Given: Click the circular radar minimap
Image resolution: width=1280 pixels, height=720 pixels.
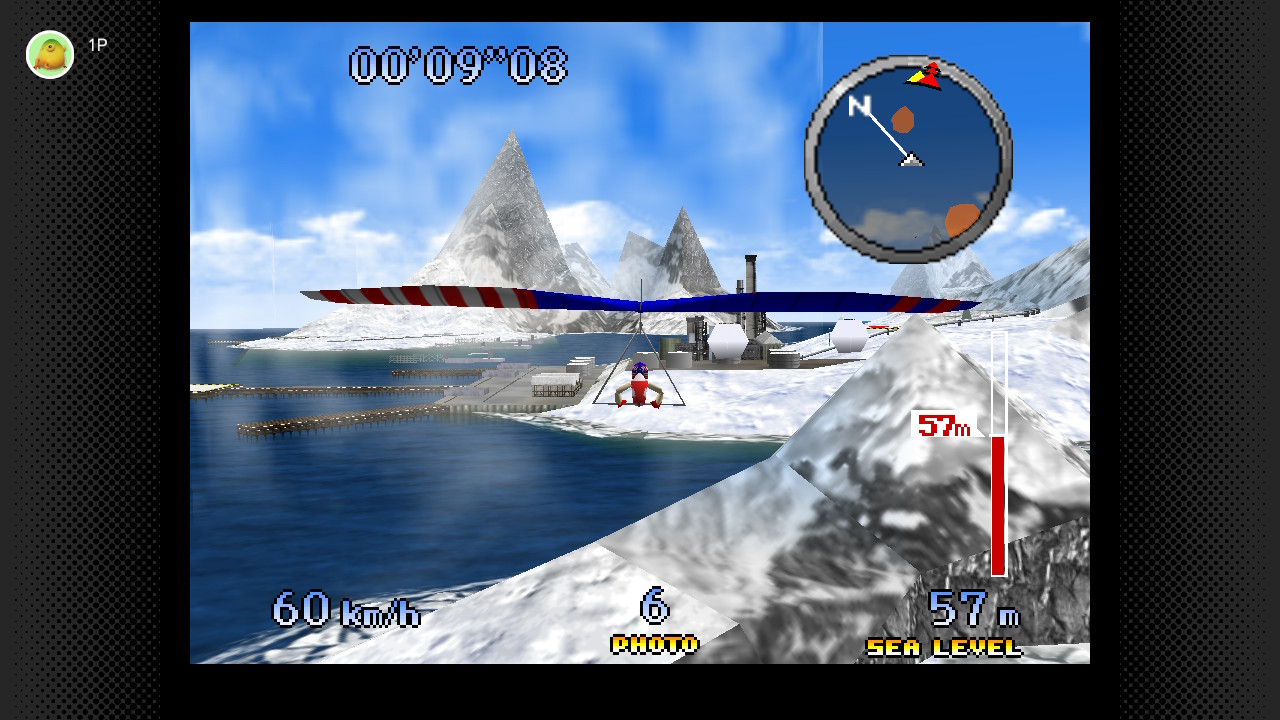Looking at the screenshot, I should [908, 158].
